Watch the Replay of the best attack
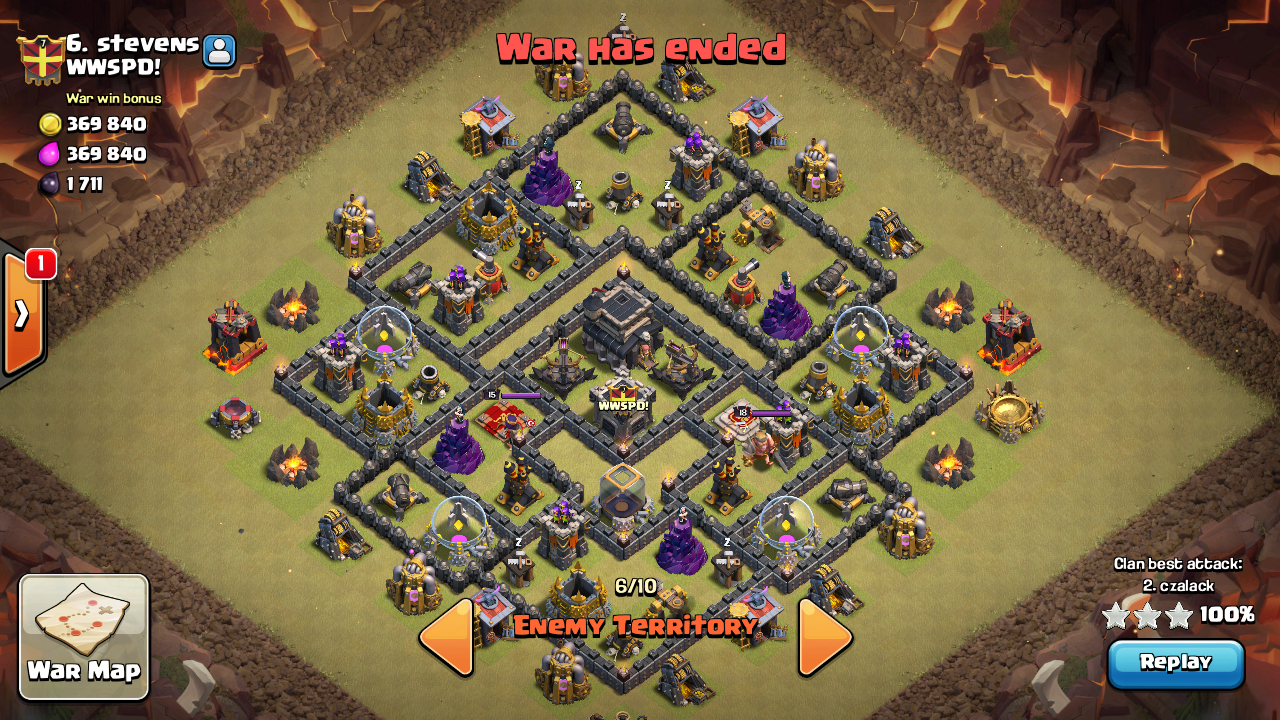Screen dimensions: 1280x720 [x=1175, y=663]
